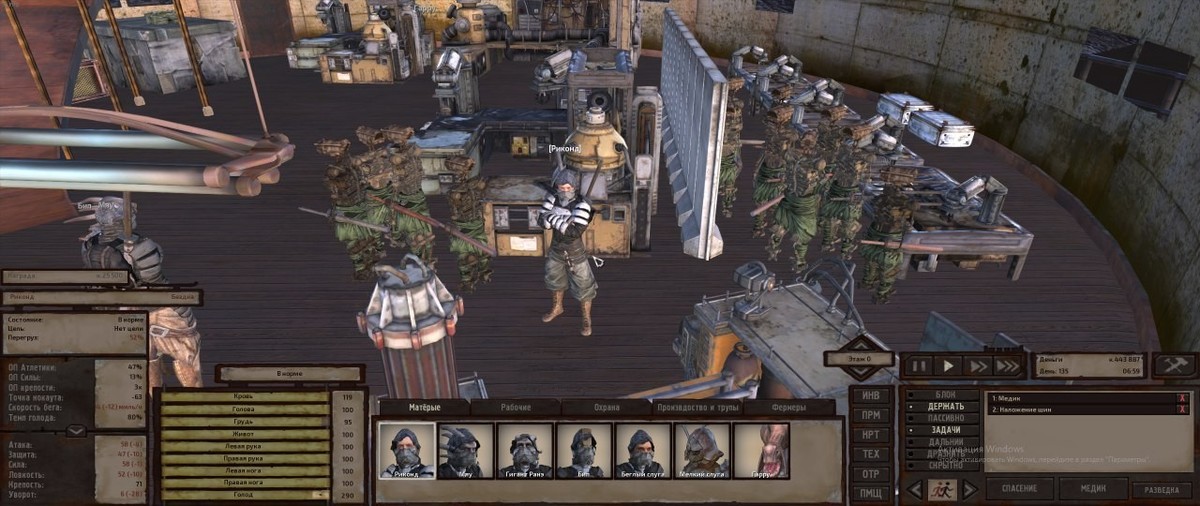This screenshot has width=1200, height=506.
Task: Choose the Беглый слуга portrait
Action: (642, 451)
